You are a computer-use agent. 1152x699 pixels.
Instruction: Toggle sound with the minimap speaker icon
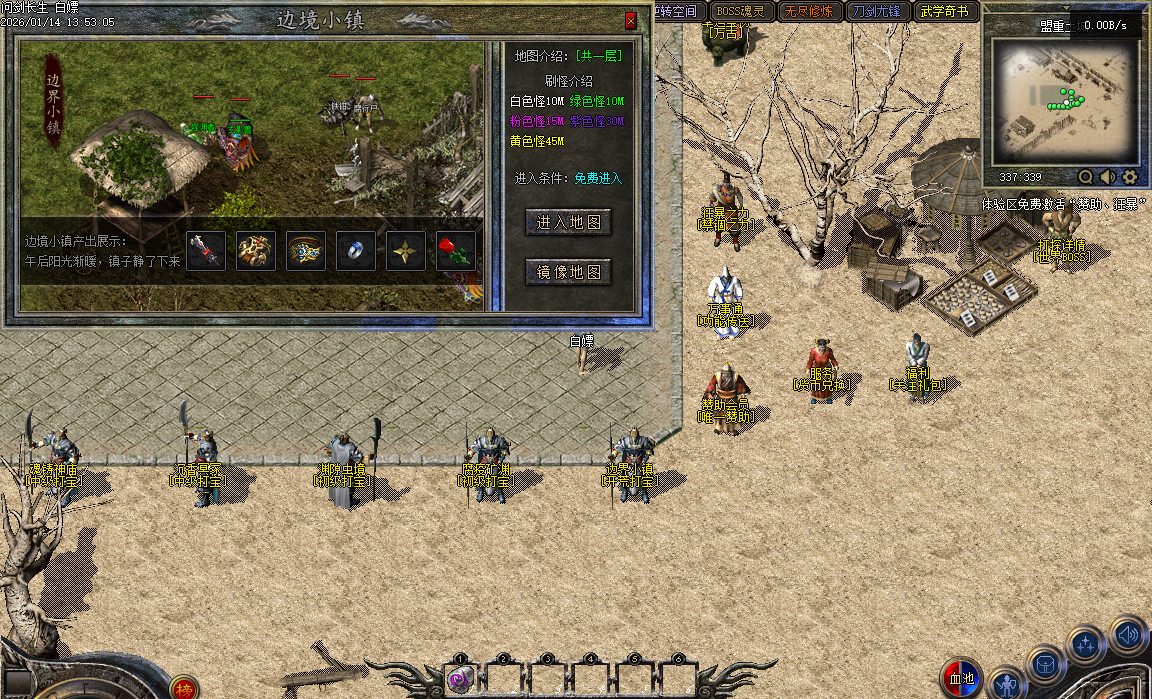click(x=1108, y=177)
